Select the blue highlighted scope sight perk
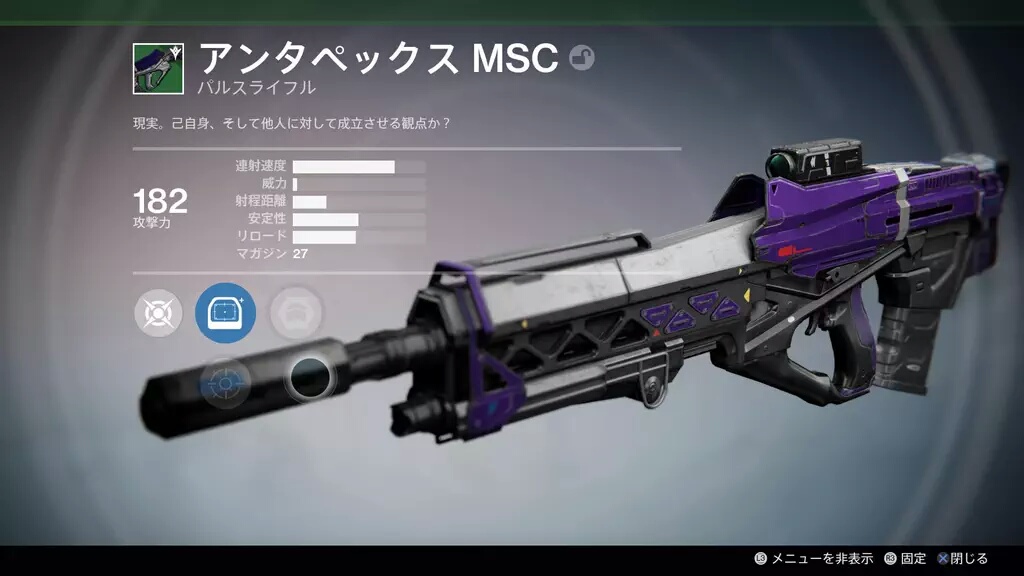Screen dimensions: 1024x576 tap(225, 313)
